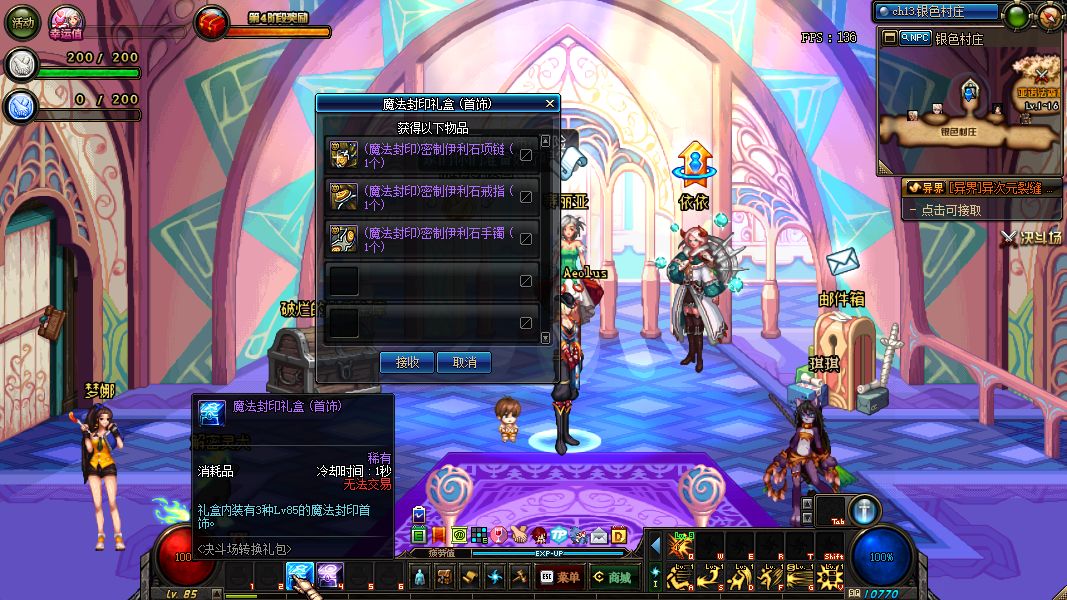This screenshot has width=1067, height=600.
Task: Use the magic seal gift box hotbar item
Action: 300,575
